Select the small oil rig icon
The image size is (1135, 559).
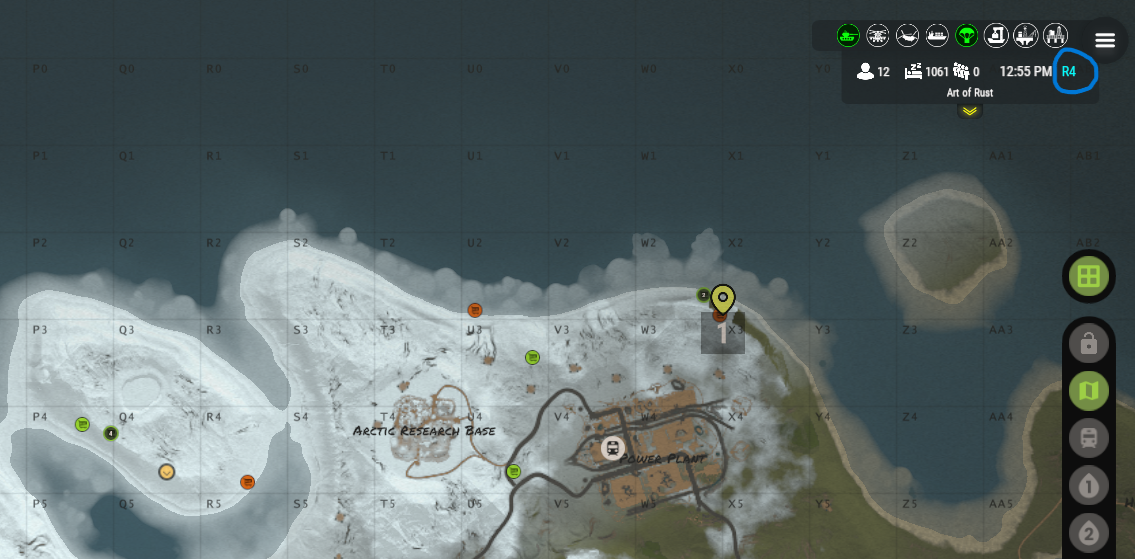point(1026,36)
